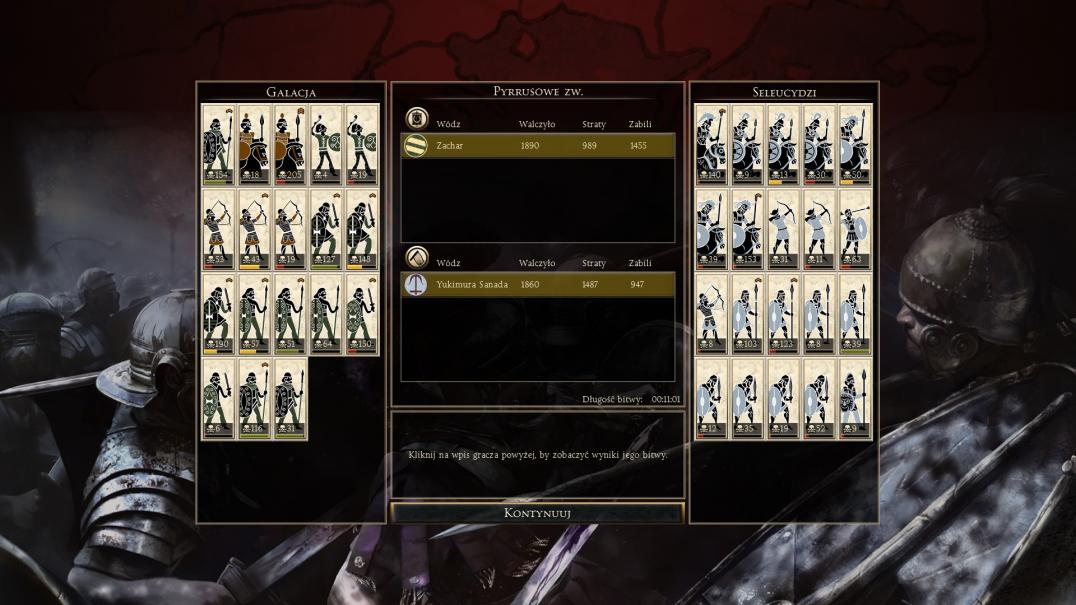The image size is (1076, 605).
Task: Choose the Galatian unit card showing 154 kills
Action: click(218, 144)
